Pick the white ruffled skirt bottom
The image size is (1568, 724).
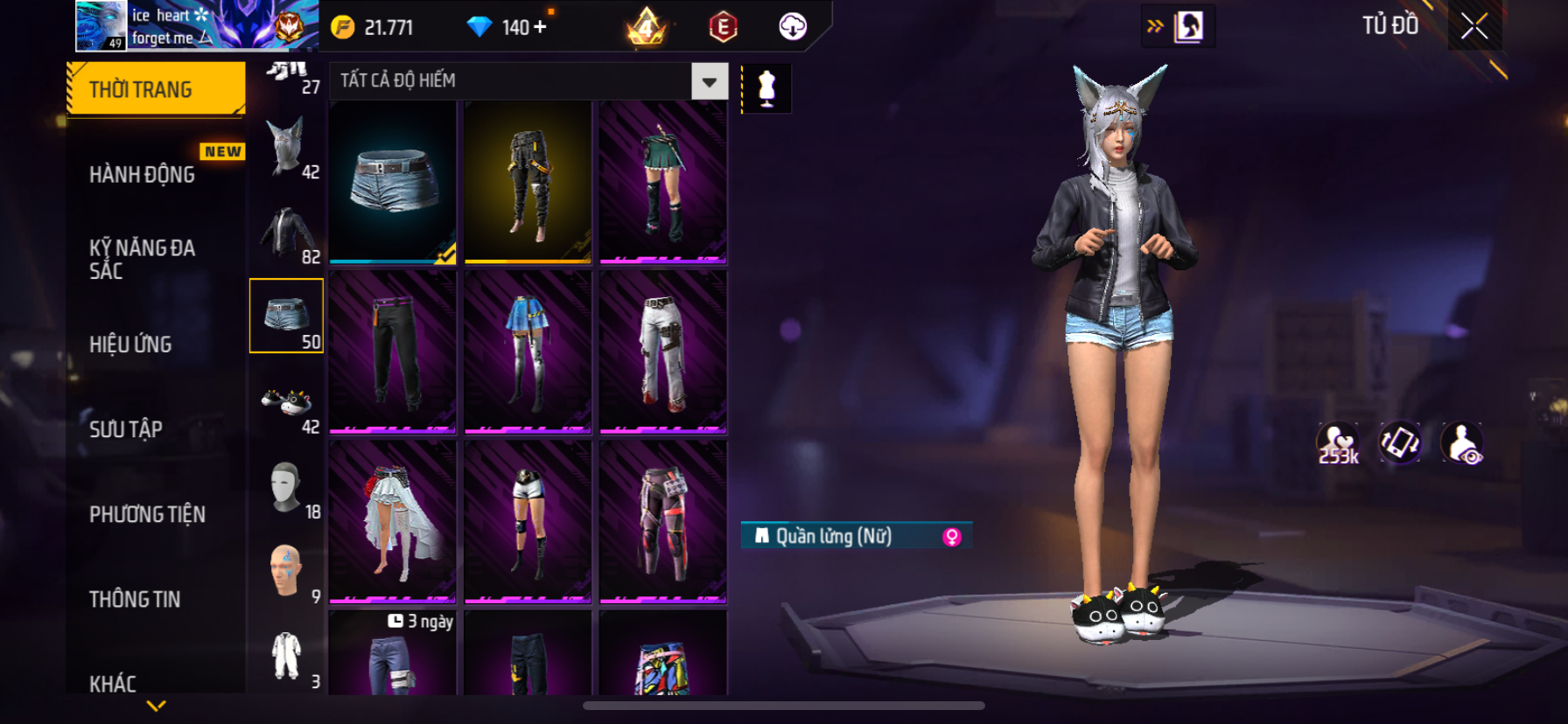click(x=393, y=521)
